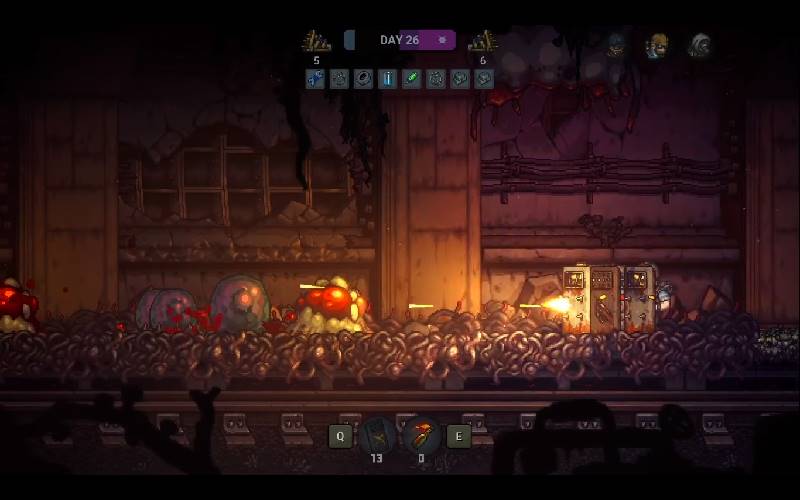Choose the flaming bomb item slot

click(x=421, y=436)
